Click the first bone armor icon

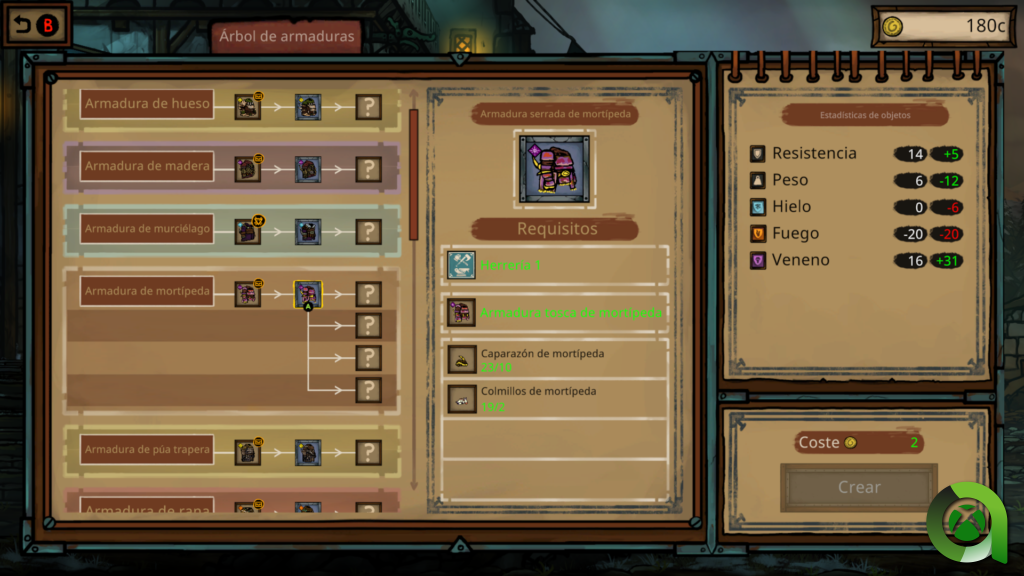tap(247, 107)
